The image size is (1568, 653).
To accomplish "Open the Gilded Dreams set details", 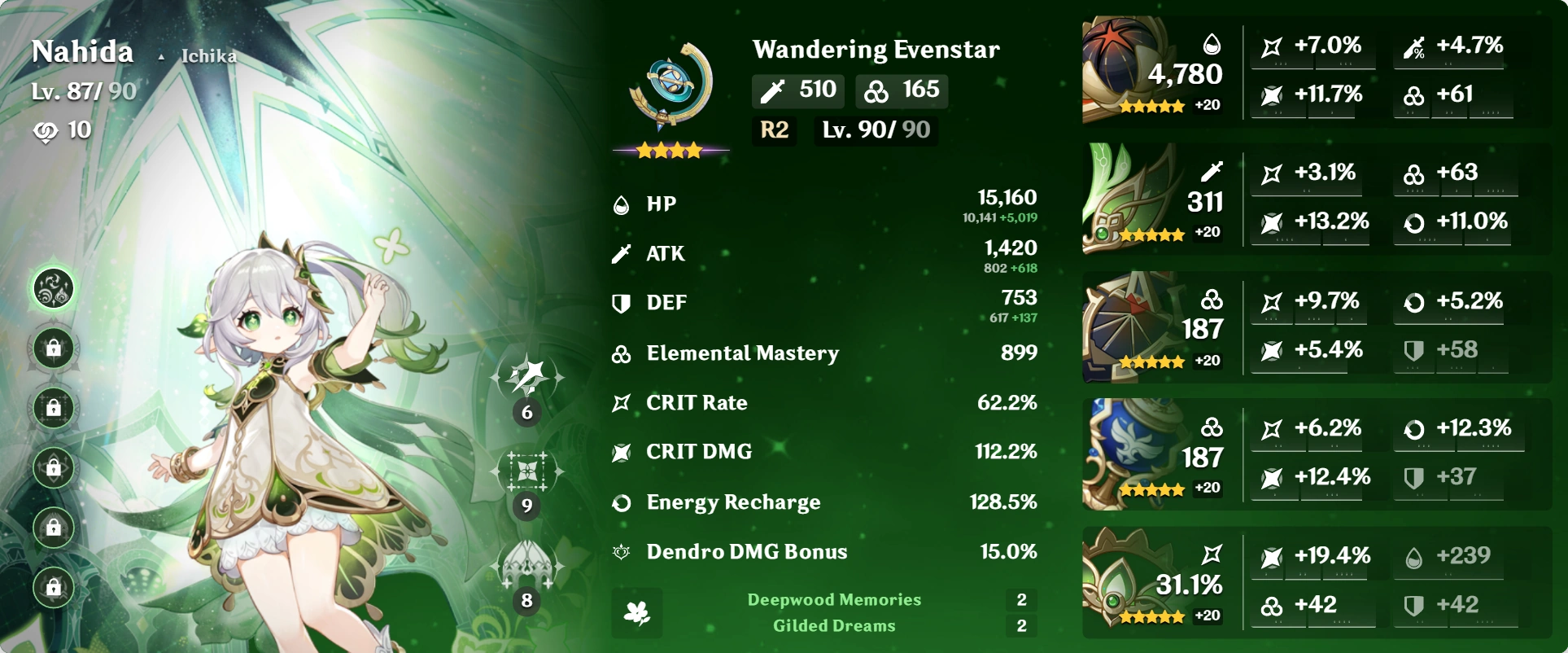I will (834, 625).
